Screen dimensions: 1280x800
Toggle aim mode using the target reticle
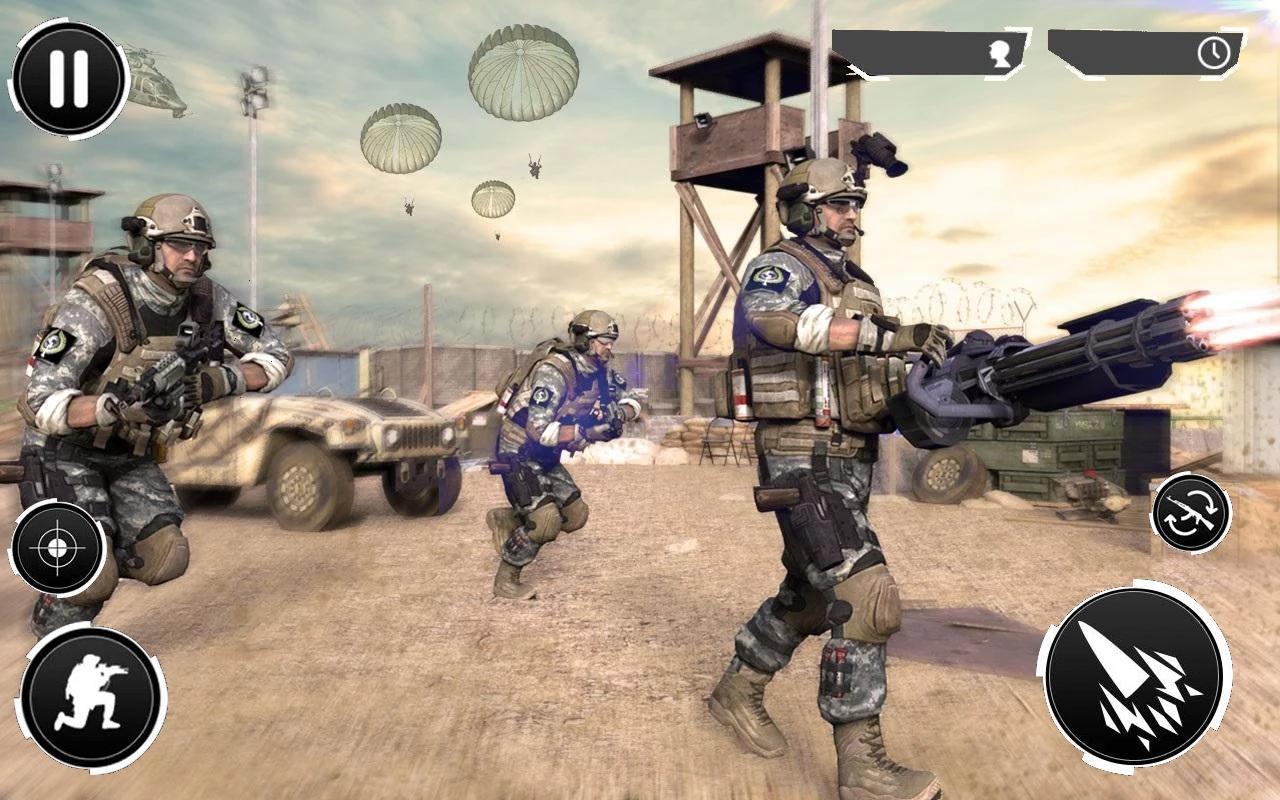coord(58,549)
